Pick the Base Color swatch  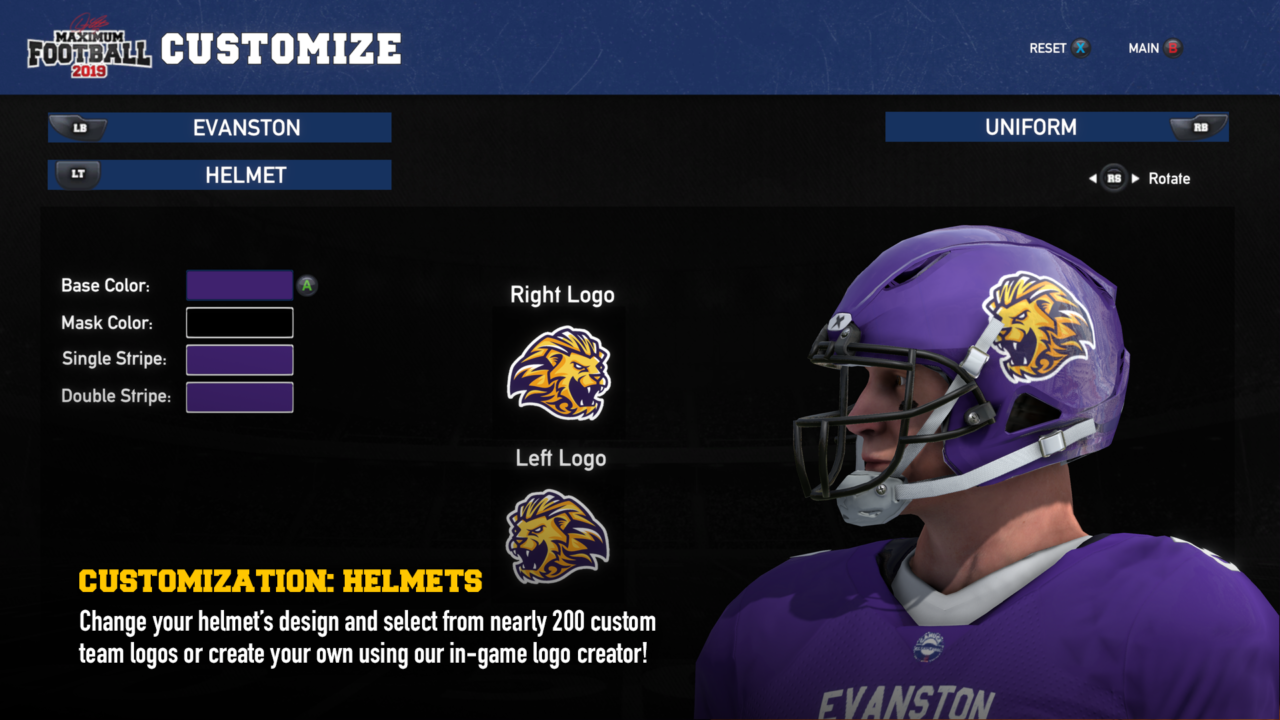[239, 286]
